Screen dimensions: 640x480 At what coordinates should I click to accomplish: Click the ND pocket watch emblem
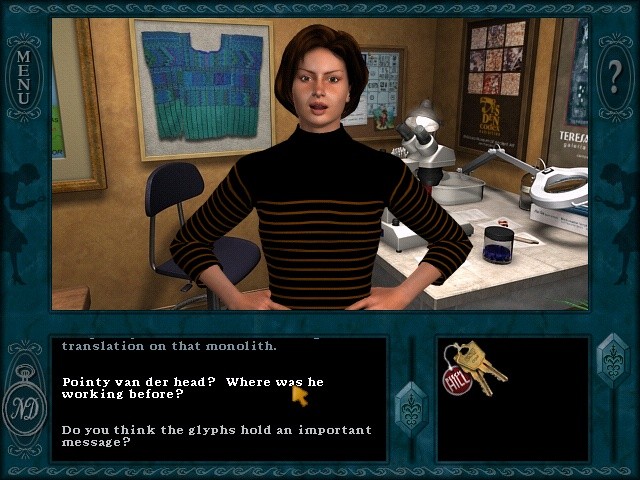click(x=24, y=406)
